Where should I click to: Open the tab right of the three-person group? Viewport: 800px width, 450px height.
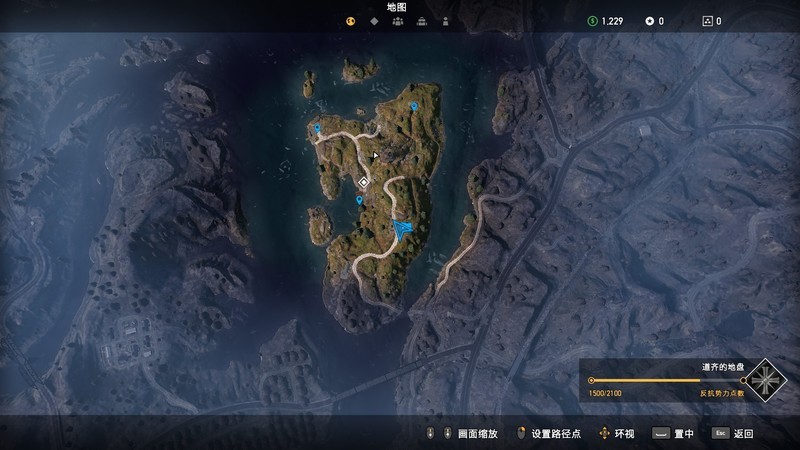click(421, 20)
